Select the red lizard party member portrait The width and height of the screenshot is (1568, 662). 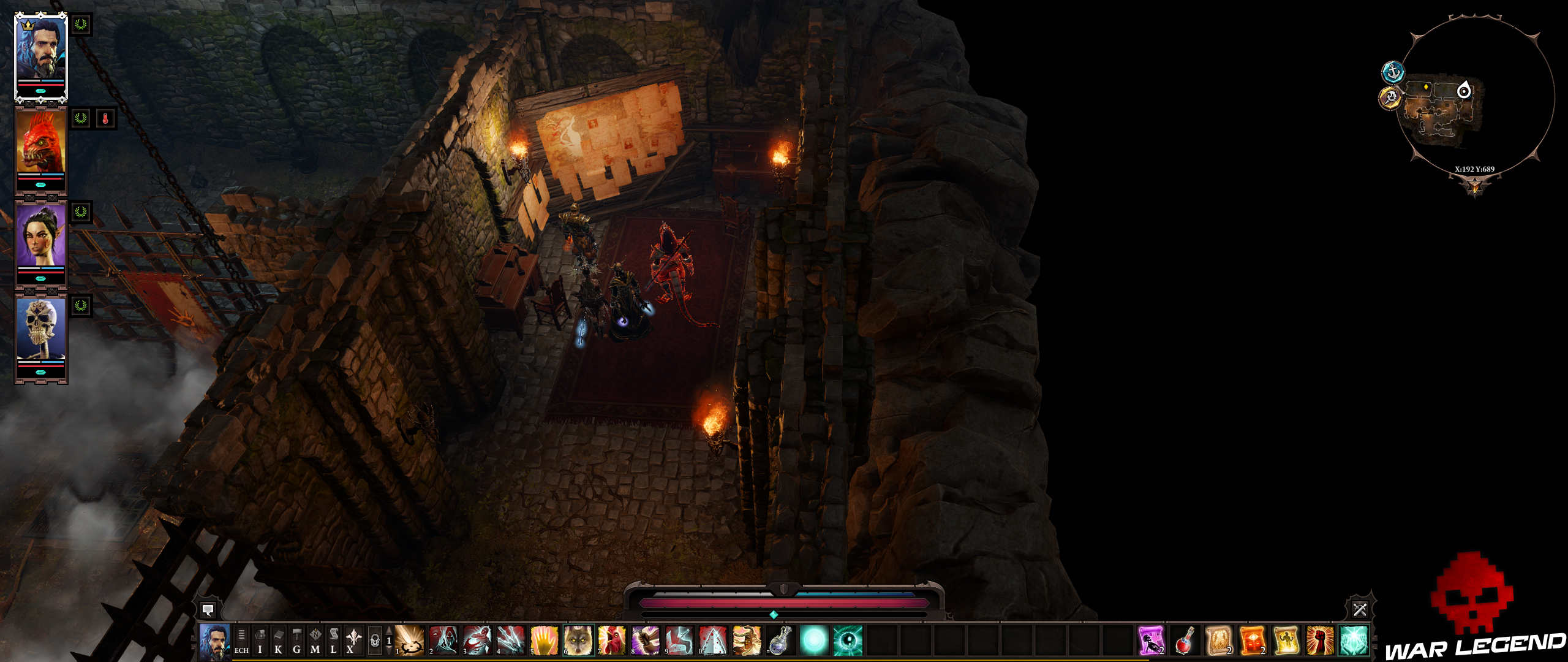(x=41, y=142)
